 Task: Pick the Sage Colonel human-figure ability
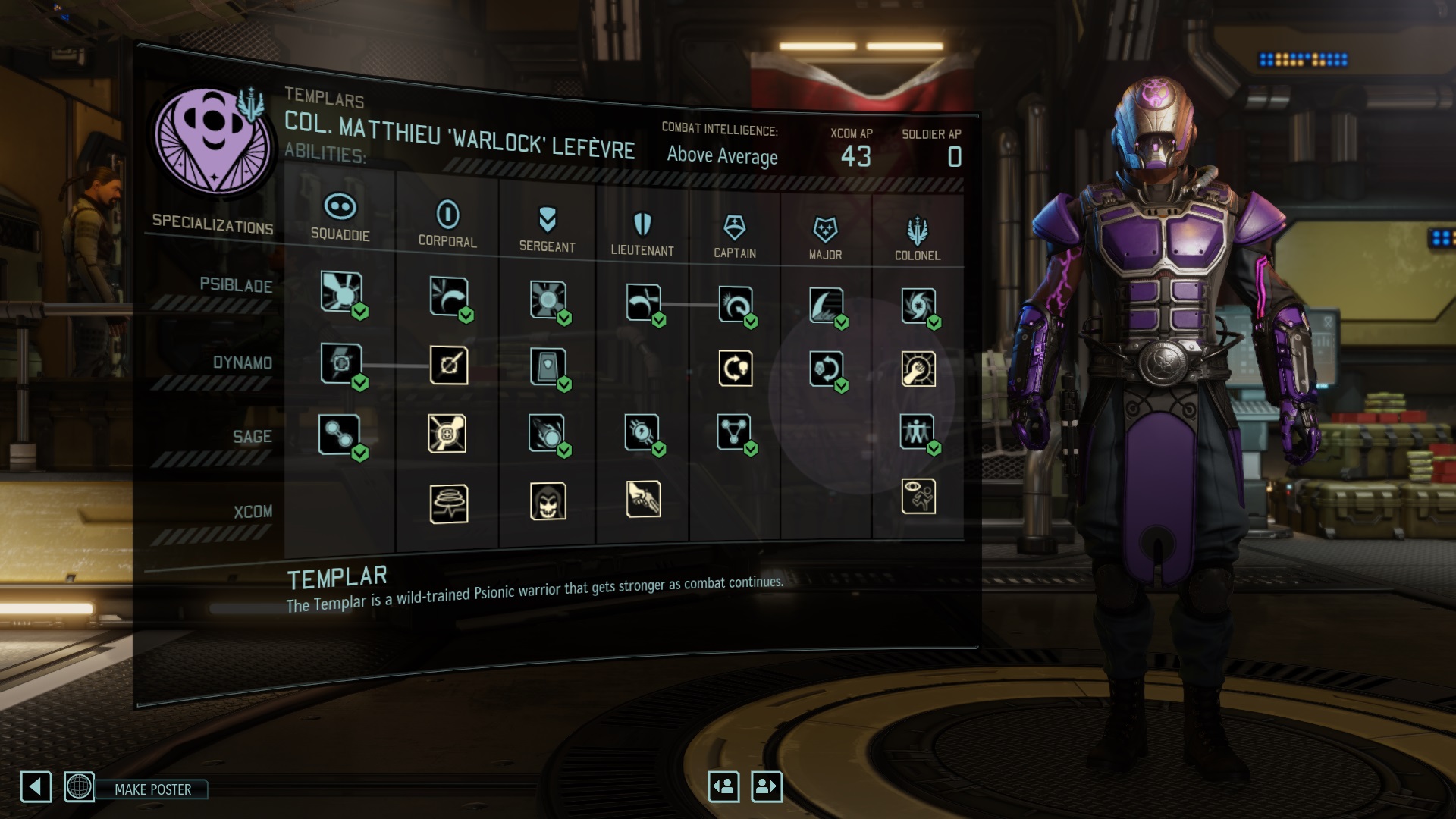917,431
